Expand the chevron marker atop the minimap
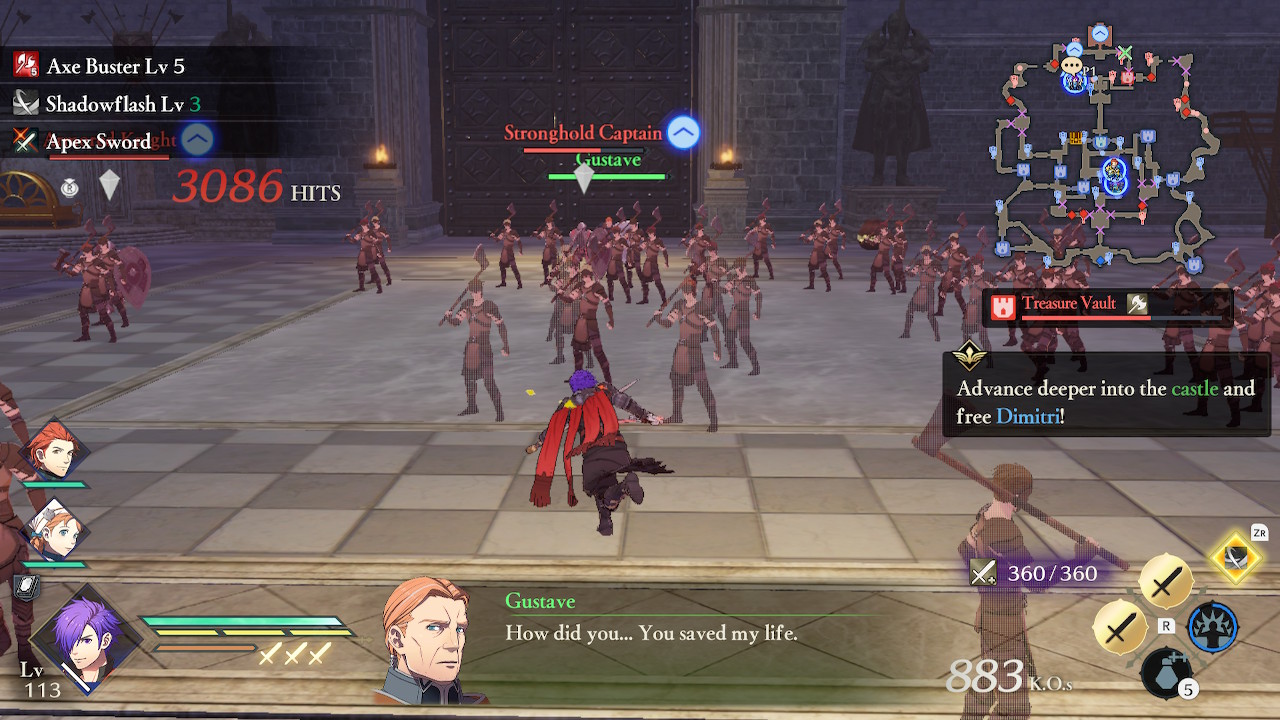The image size is (1280, 720). tap(1099, 32)
